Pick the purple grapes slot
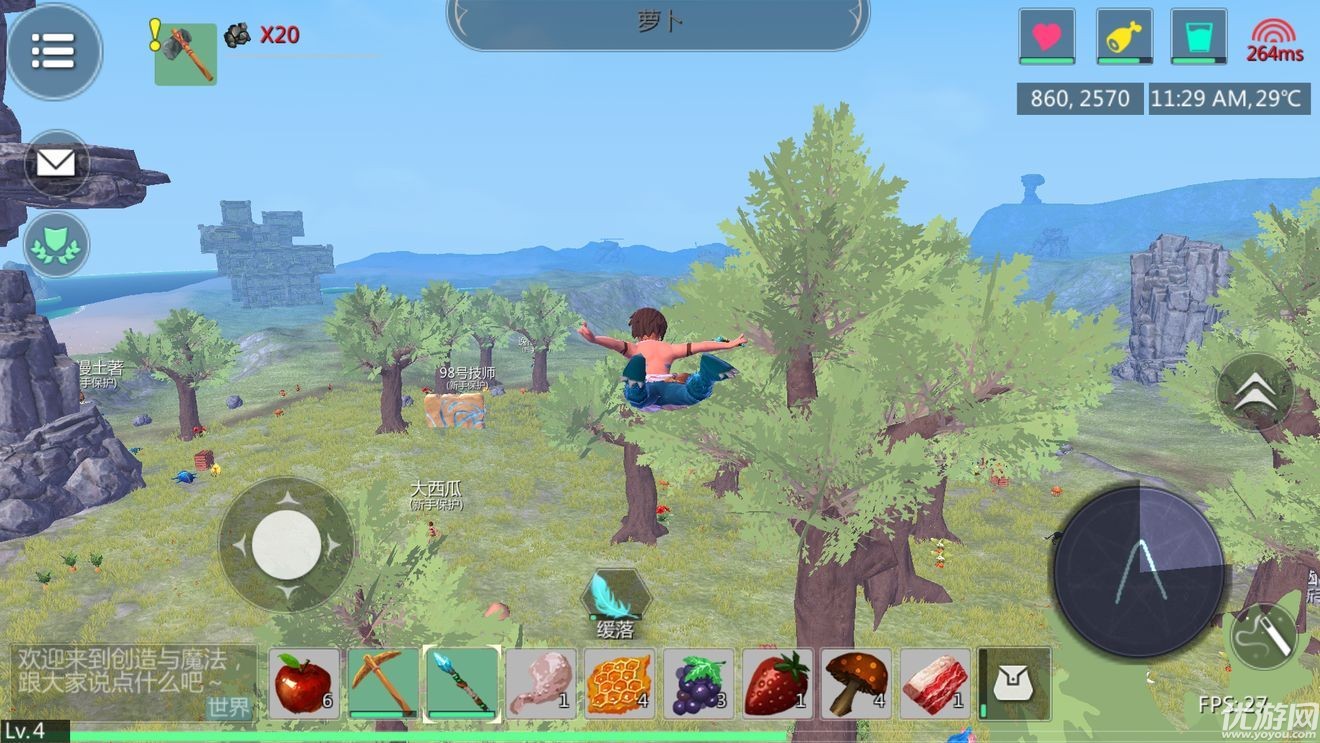The width and height of the screenshot is (1320, 743). 698,683
